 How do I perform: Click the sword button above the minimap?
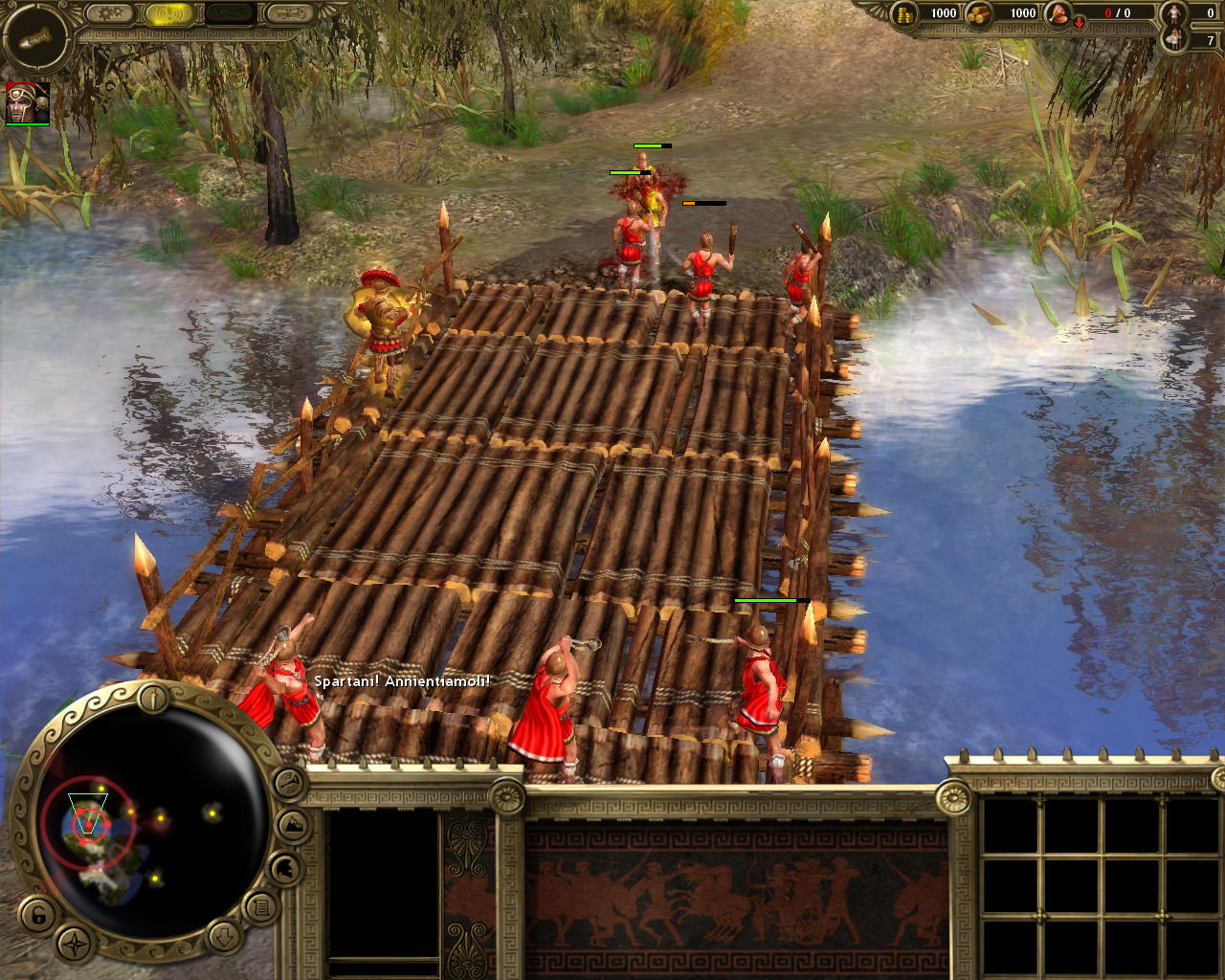tap(154, 699)
